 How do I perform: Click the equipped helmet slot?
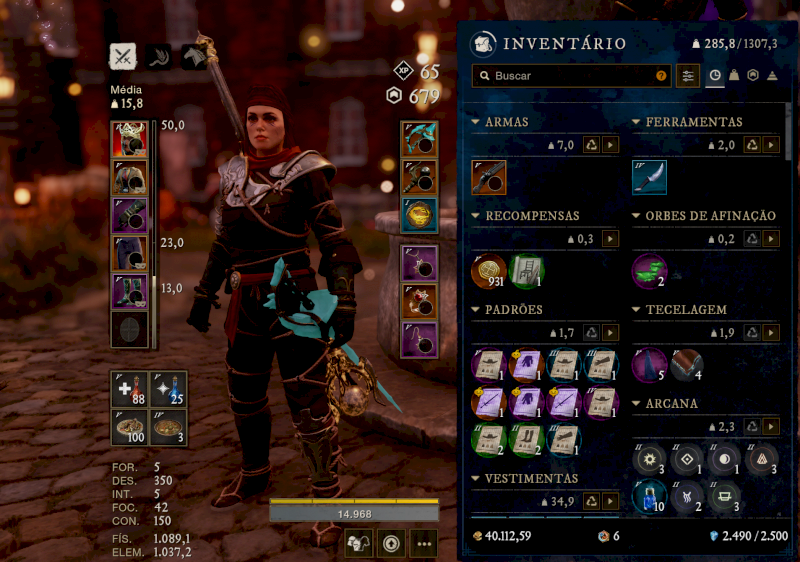129,139
